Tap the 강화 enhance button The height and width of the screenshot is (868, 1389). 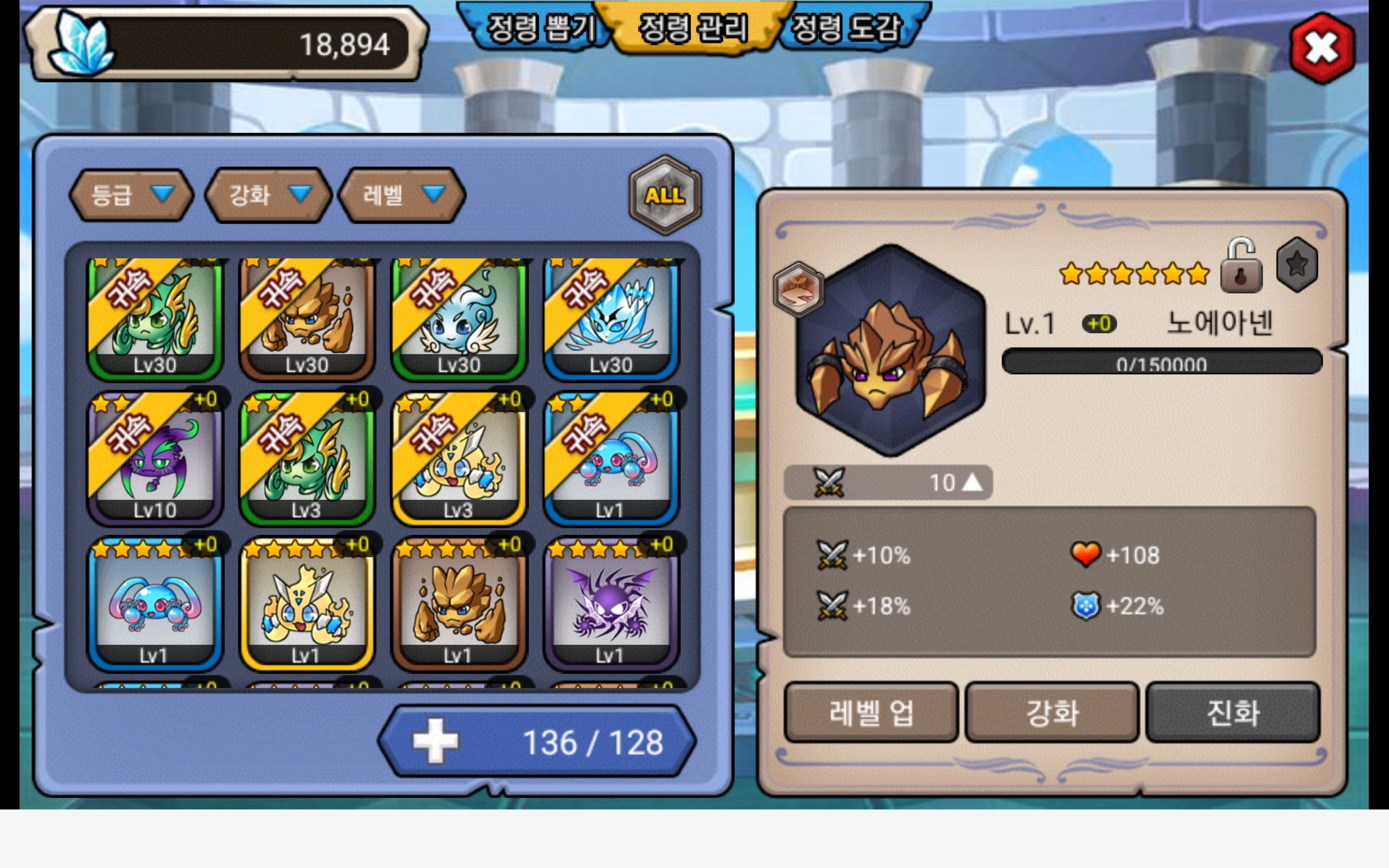click(1052, 712)
